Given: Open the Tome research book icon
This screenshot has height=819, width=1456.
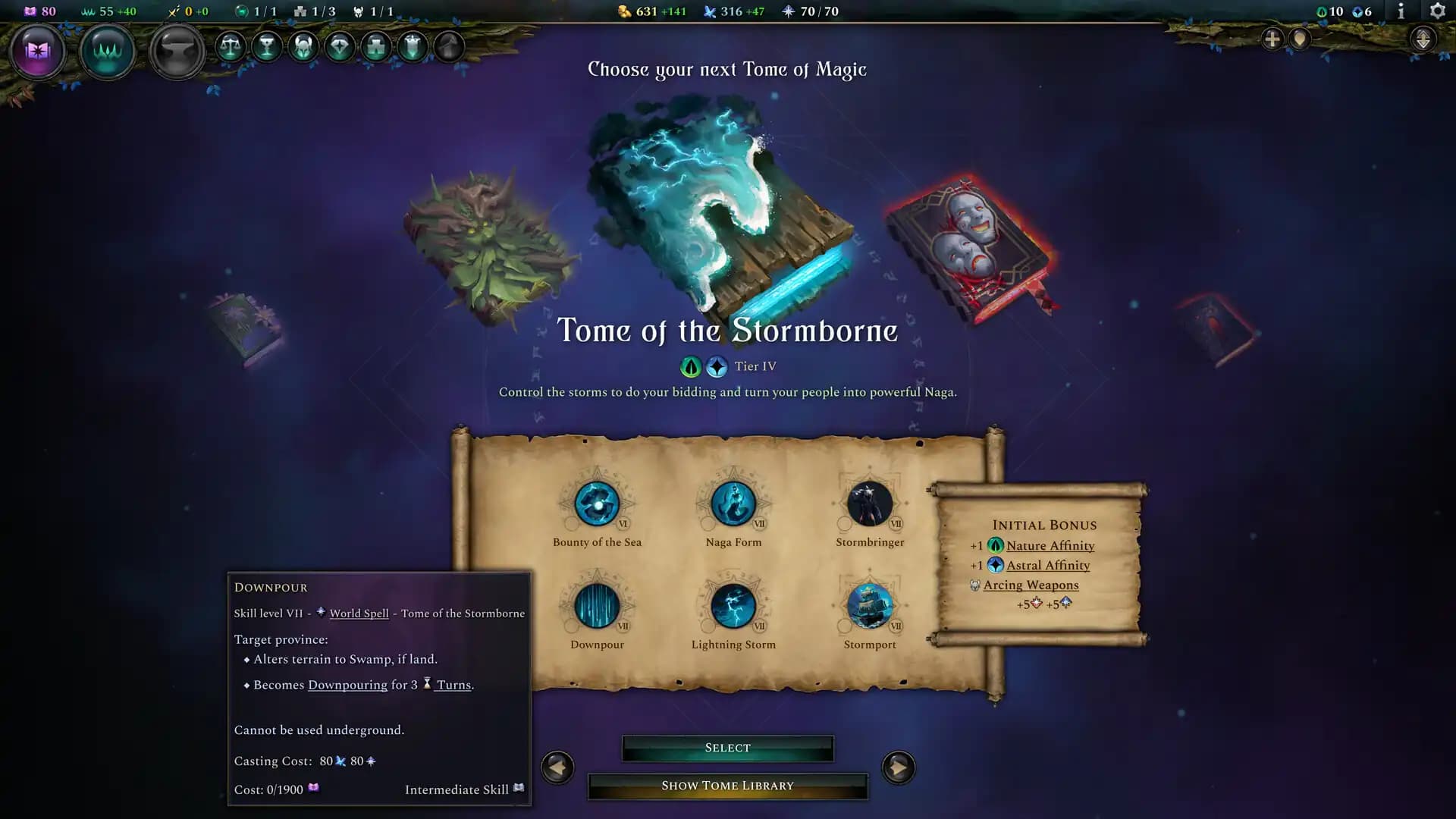Looking at the screenshot, I should point(39,51).
